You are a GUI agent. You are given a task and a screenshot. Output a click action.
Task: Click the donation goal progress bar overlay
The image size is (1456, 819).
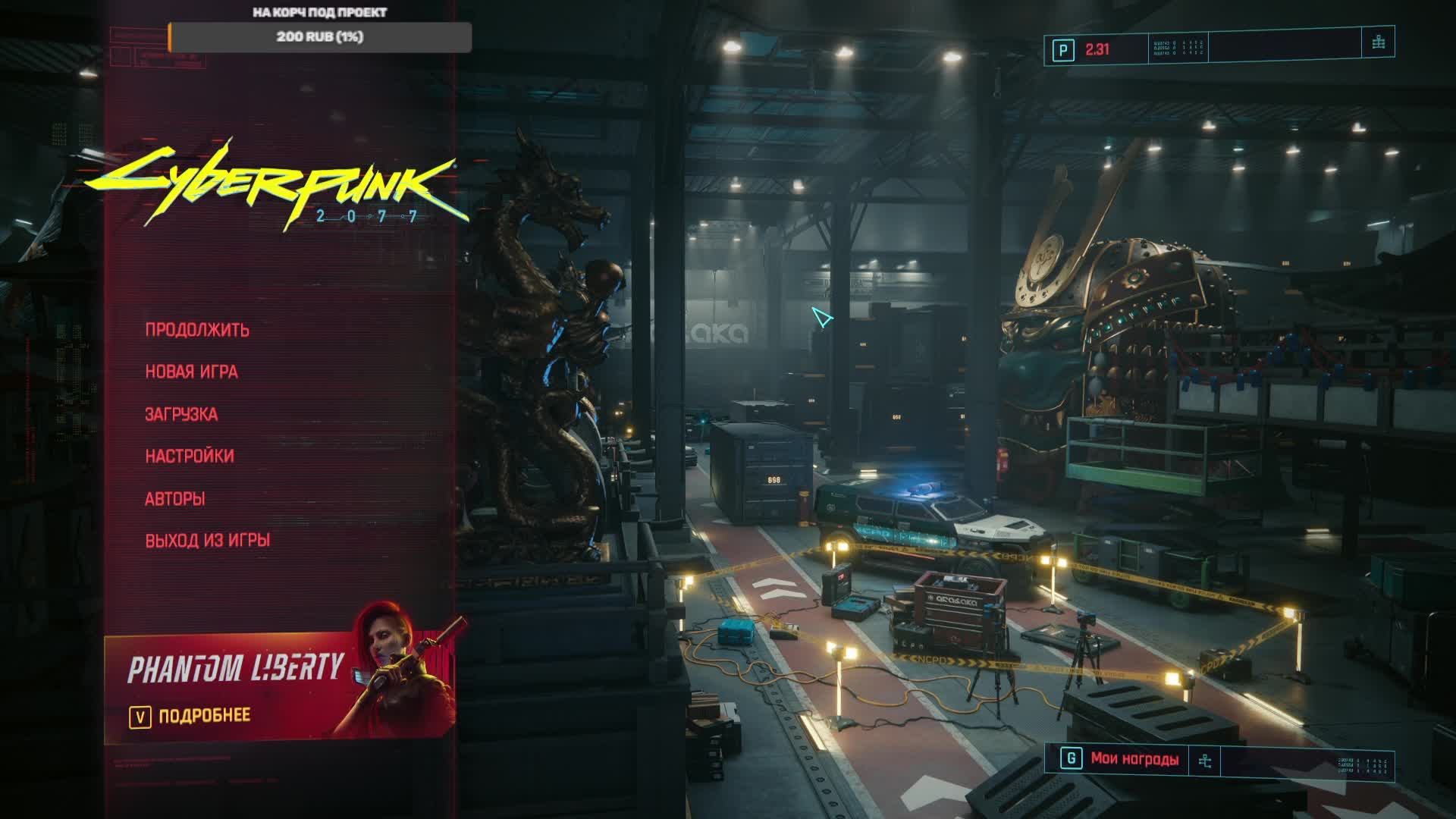tap(319, 37)
